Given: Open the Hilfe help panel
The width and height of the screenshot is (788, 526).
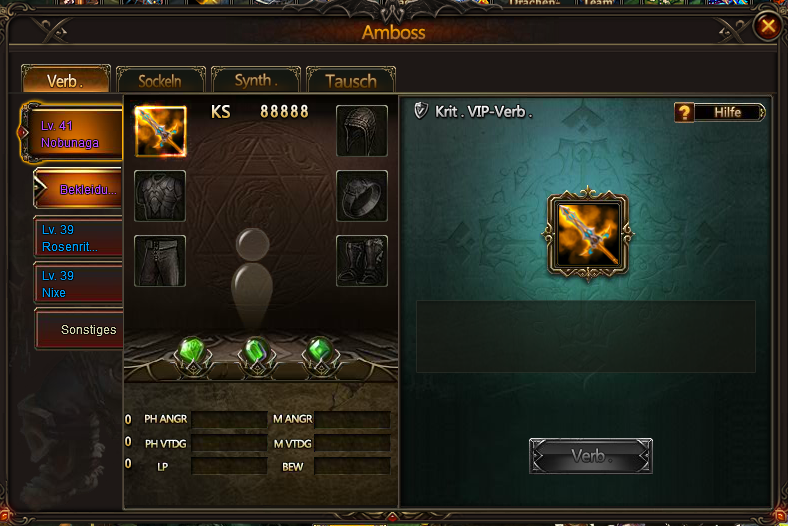Looking at the screenshot, I should [720, 113].
